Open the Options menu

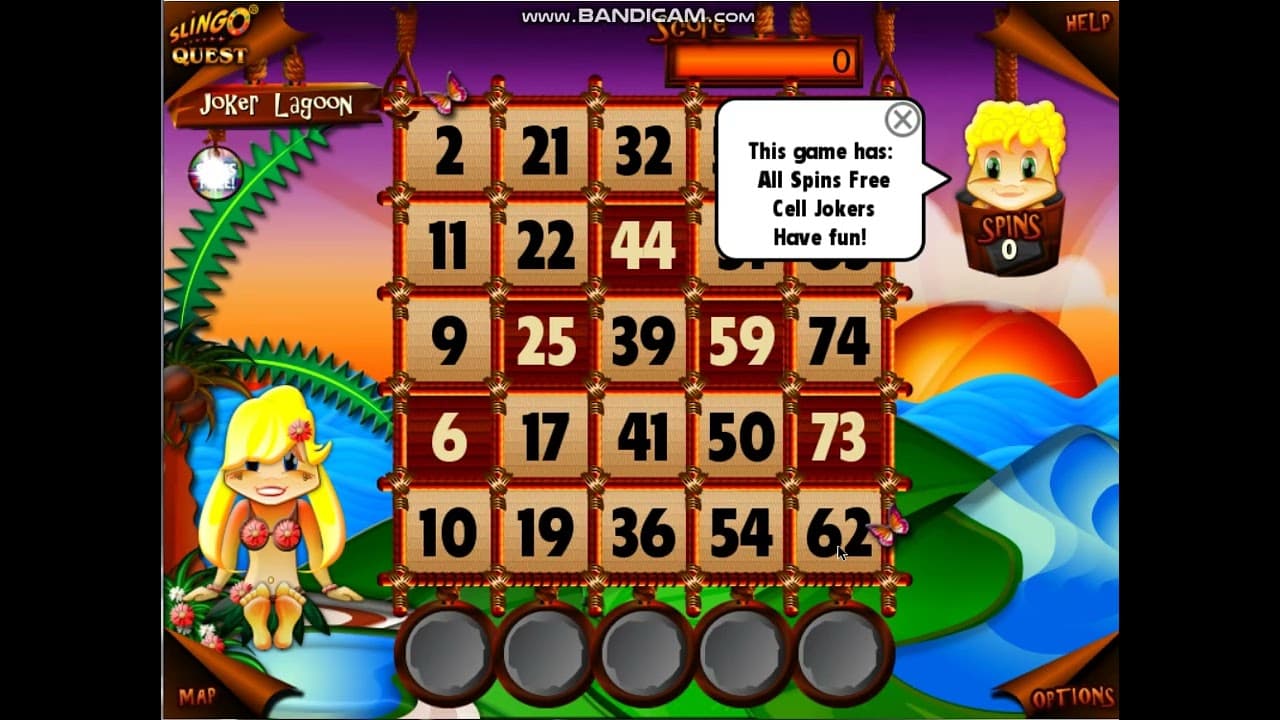[x=1072, y=697]
